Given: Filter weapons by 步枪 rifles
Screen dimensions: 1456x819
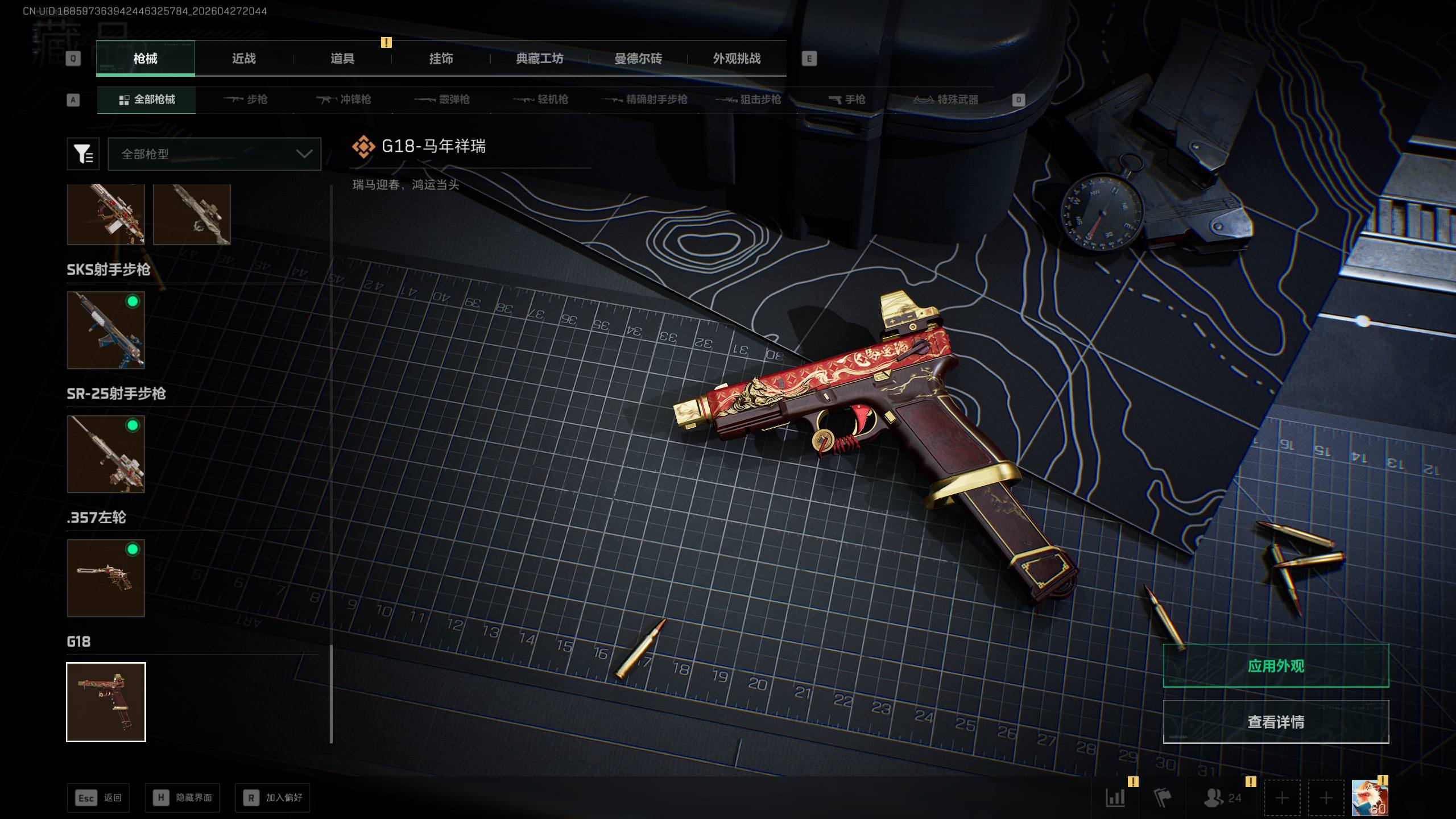Looking at the screenshot, I should [x=246, y=100].
